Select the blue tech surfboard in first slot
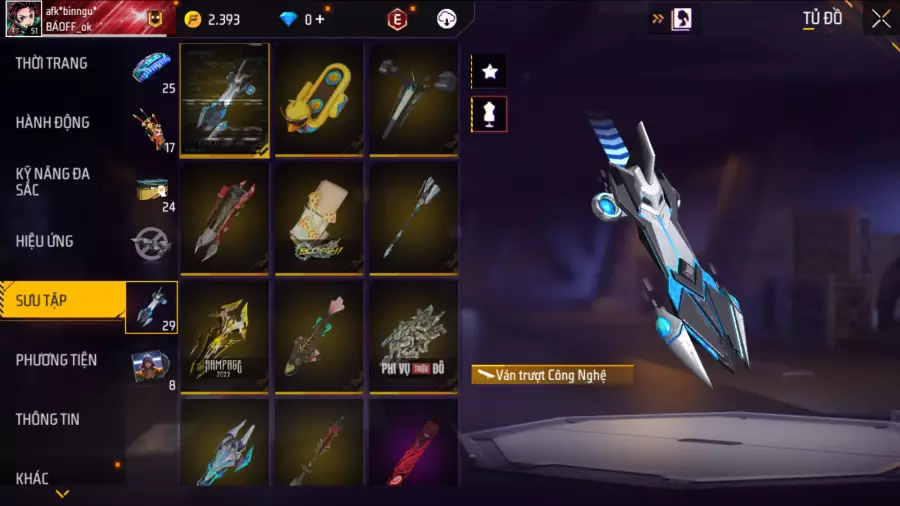This screenshot has height=506, width=900. tap(225, 98)
